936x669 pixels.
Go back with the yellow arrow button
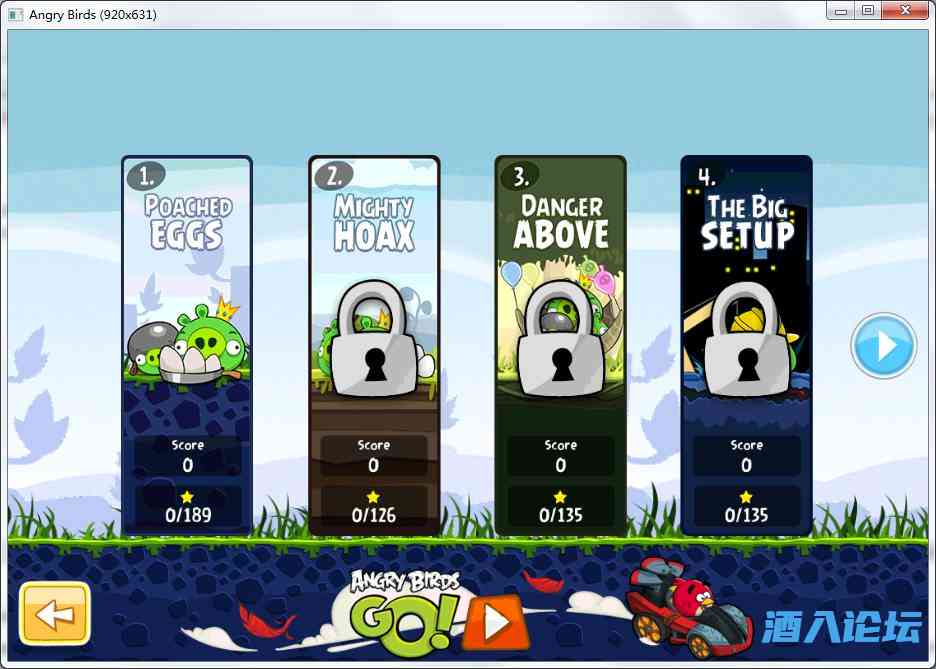56,613
